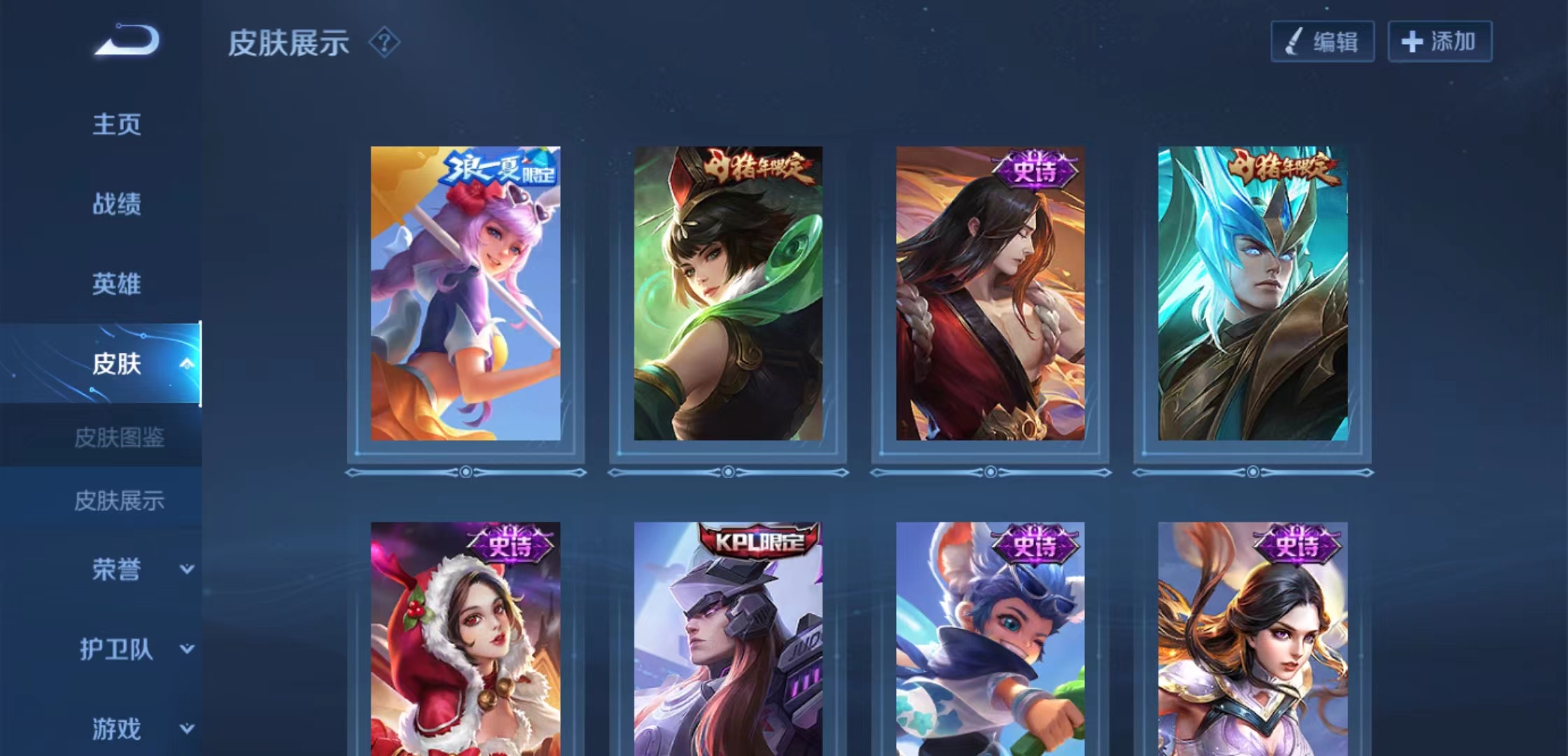
Task: Click the back arrow button
Action: point(128,40)
